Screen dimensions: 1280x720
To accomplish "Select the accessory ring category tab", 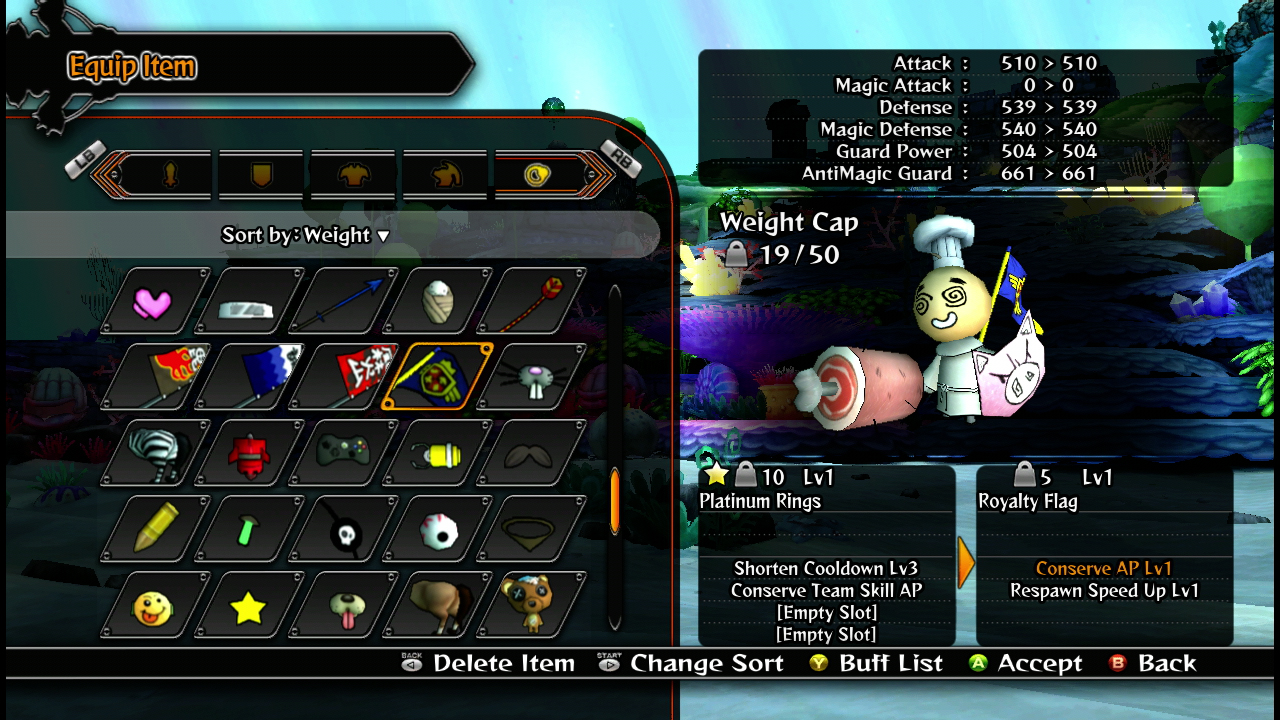I will pos(537,176).
